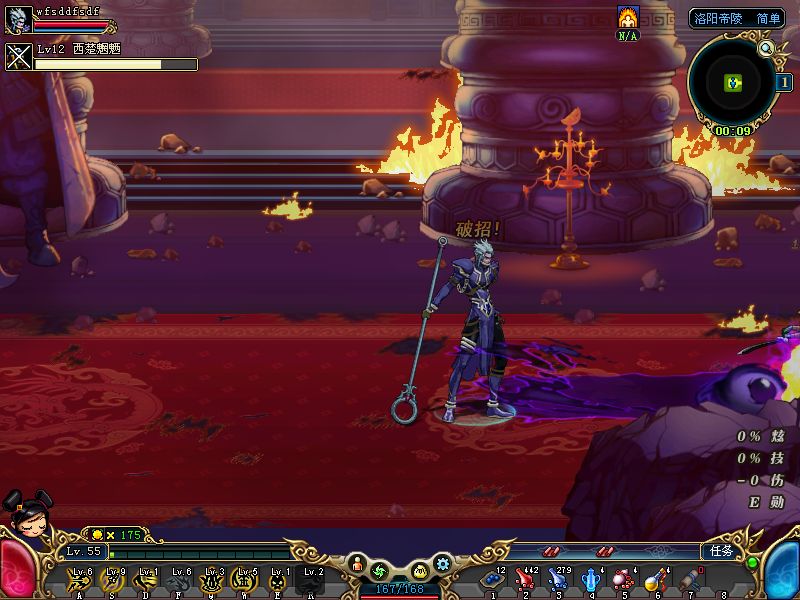Trigger the Lv.1 skill on slot D
The height and width of the screenshot is (600, 800).
[146, 579]
